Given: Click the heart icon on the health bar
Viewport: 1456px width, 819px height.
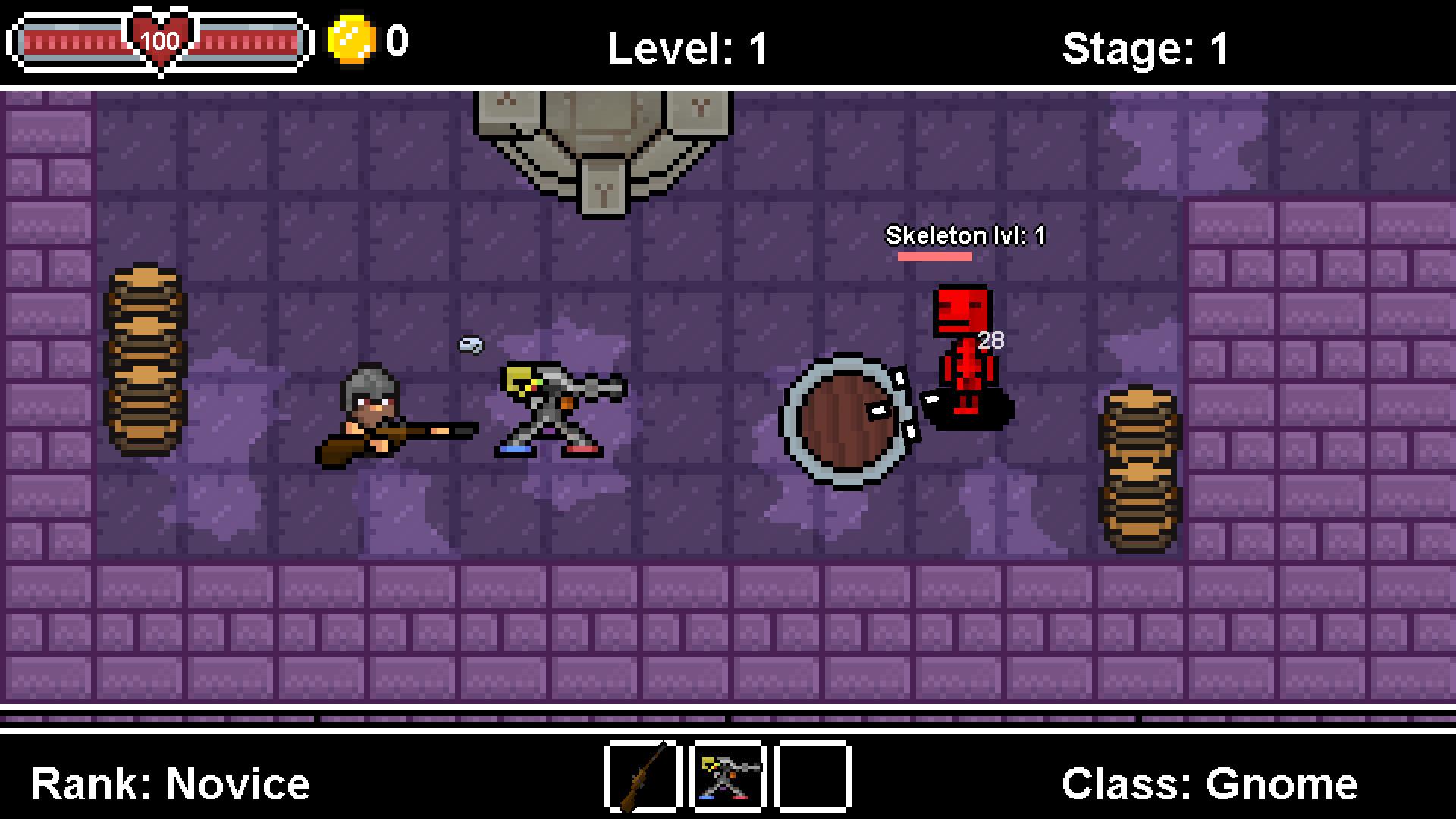Looking at the screenshot, I should tap(159, 39).
